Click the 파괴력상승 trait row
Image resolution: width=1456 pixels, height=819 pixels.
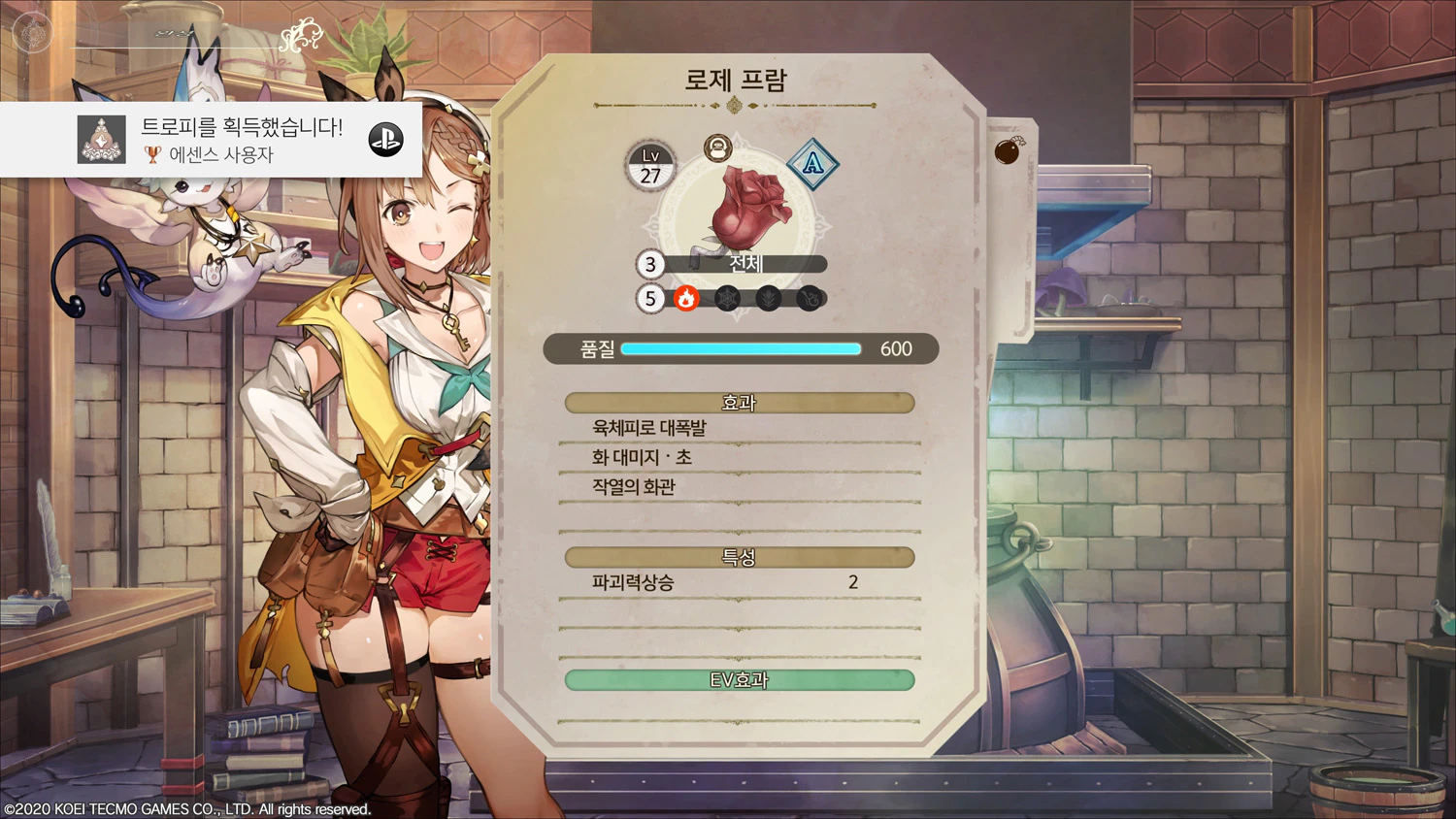pyautogui.click(x=740, y=582)
